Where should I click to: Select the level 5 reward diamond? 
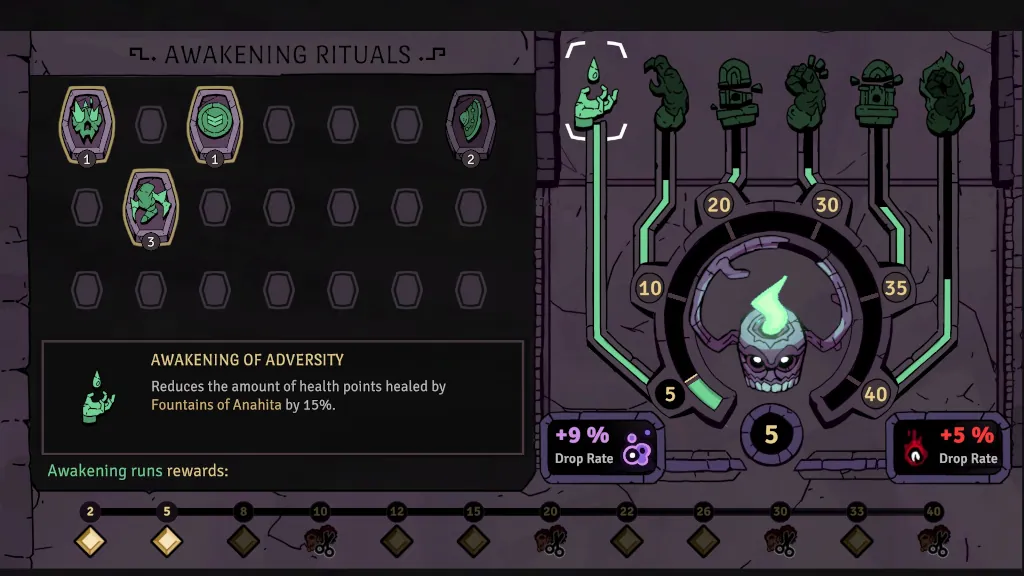[167, 541]
